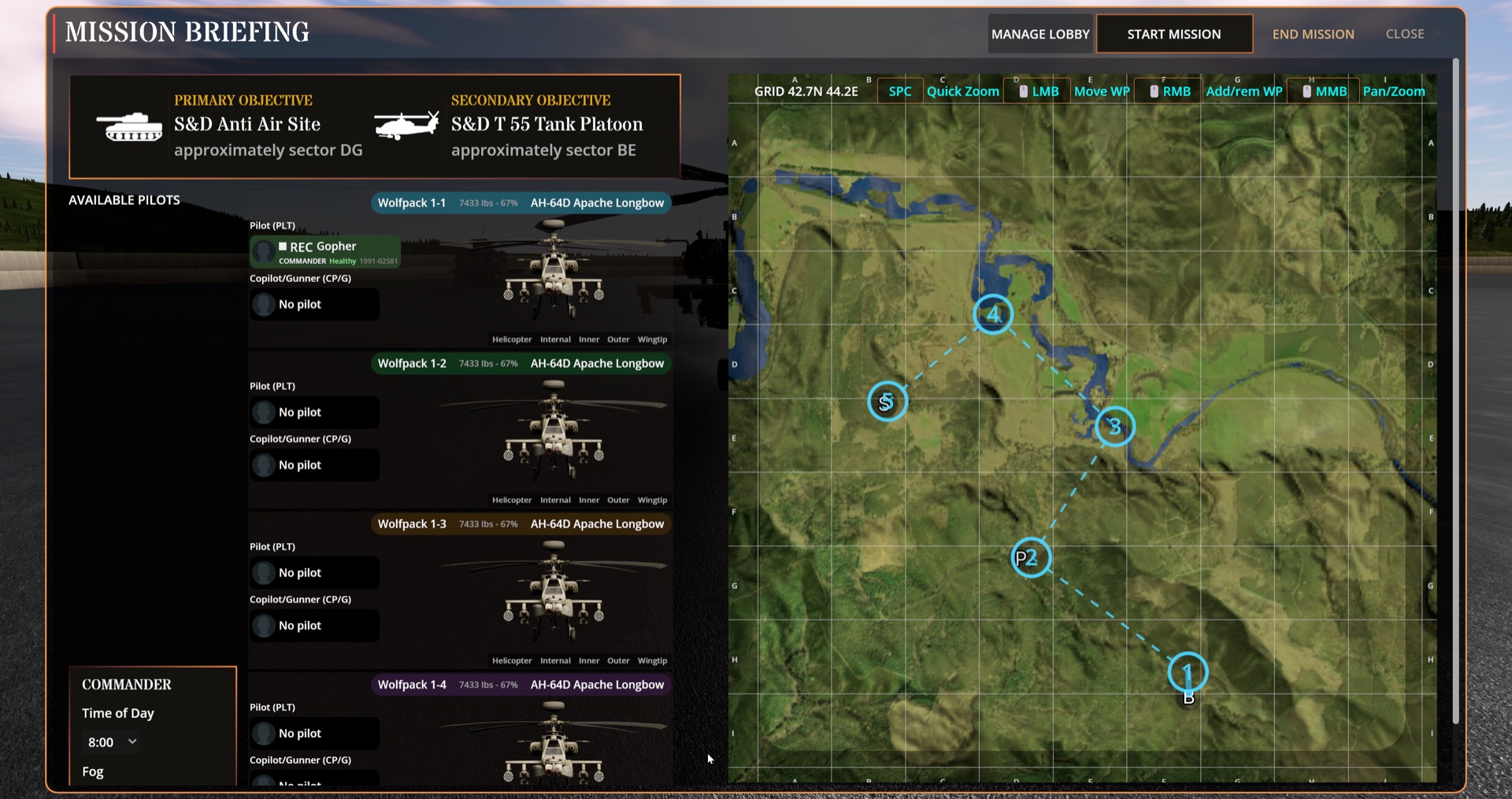Click the tank icon for the primary objective

point(130,126)
